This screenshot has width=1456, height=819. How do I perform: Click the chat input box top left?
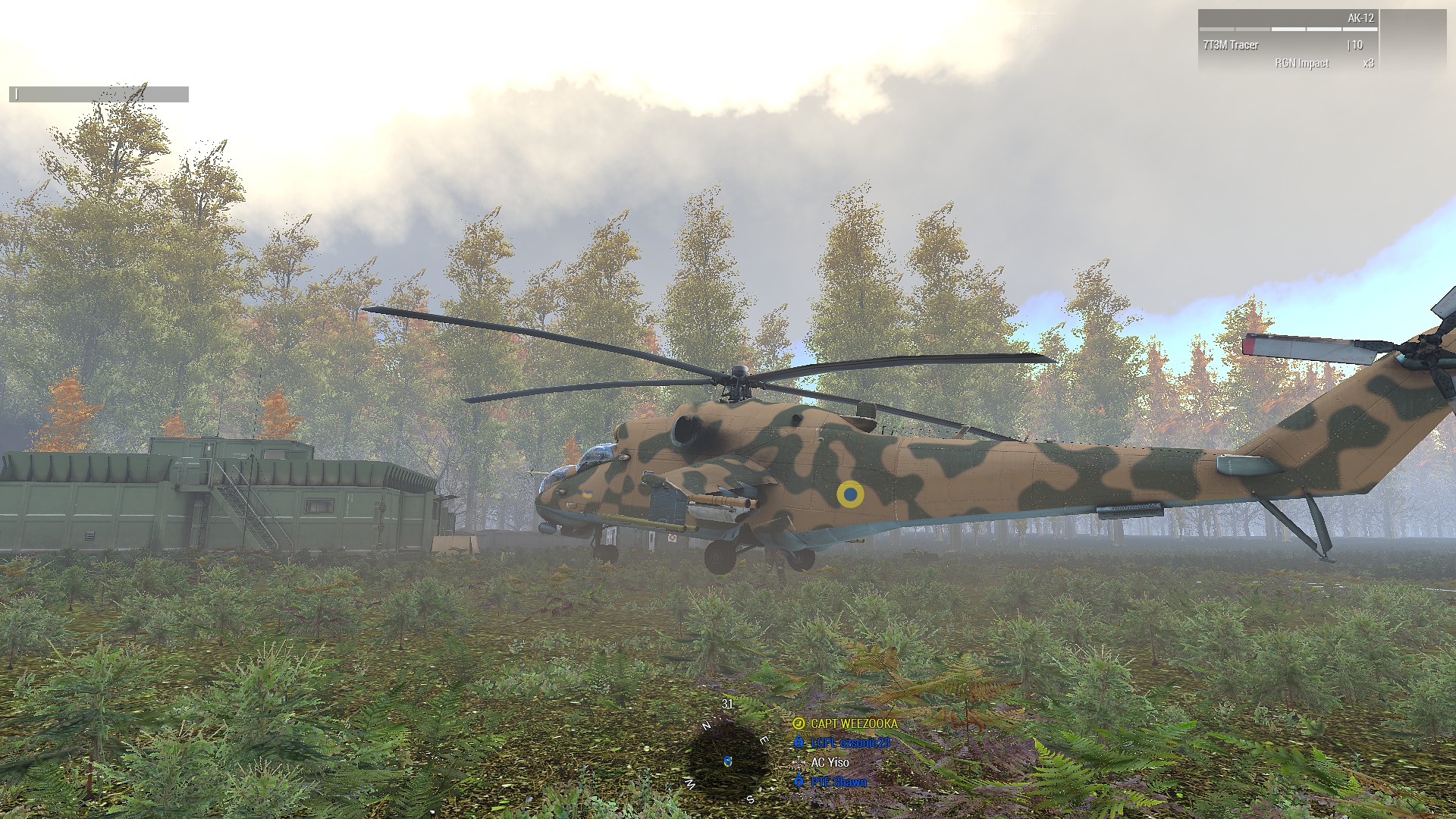[x=99, y=95]
